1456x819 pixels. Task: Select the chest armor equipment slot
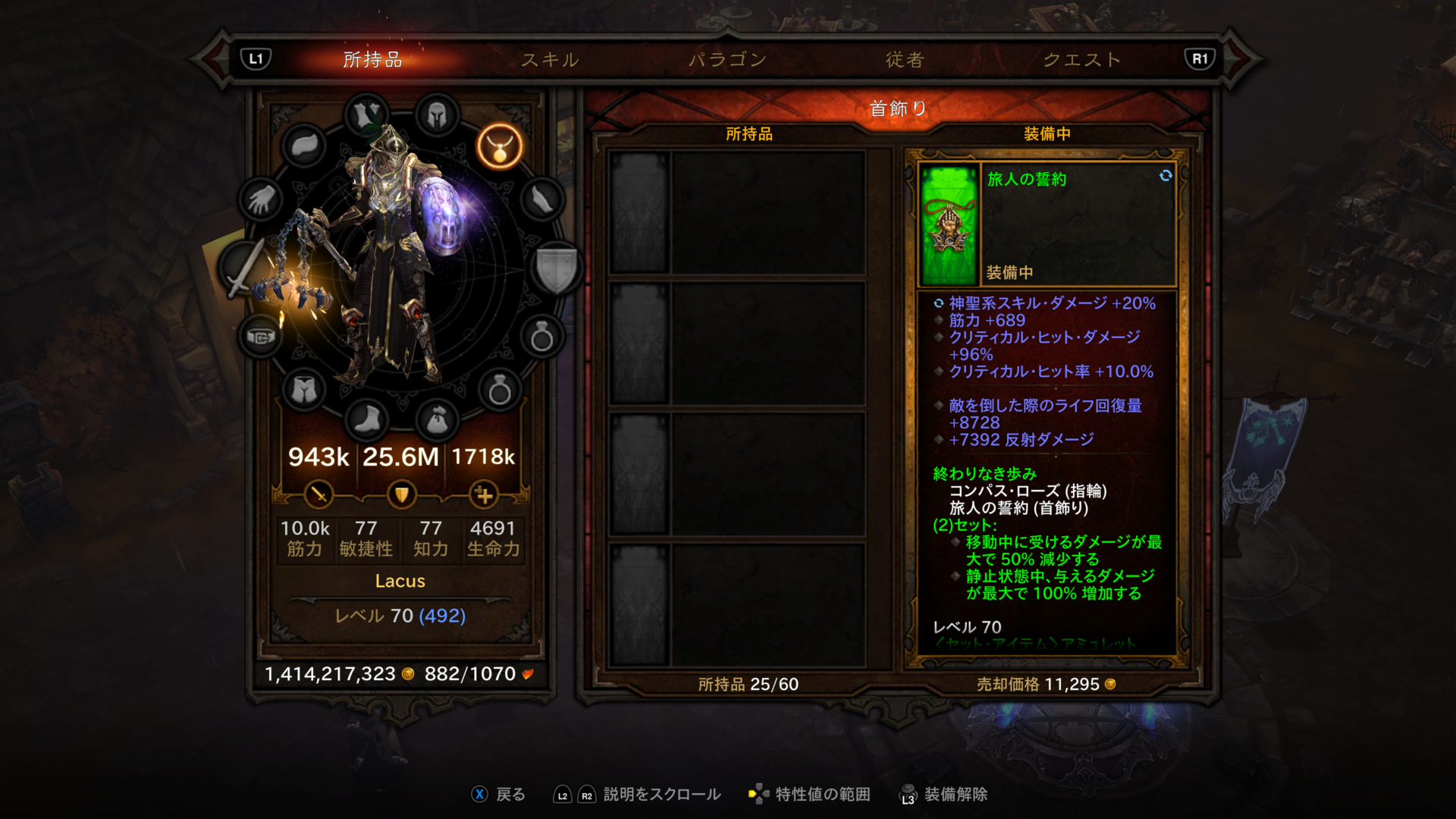367,116
